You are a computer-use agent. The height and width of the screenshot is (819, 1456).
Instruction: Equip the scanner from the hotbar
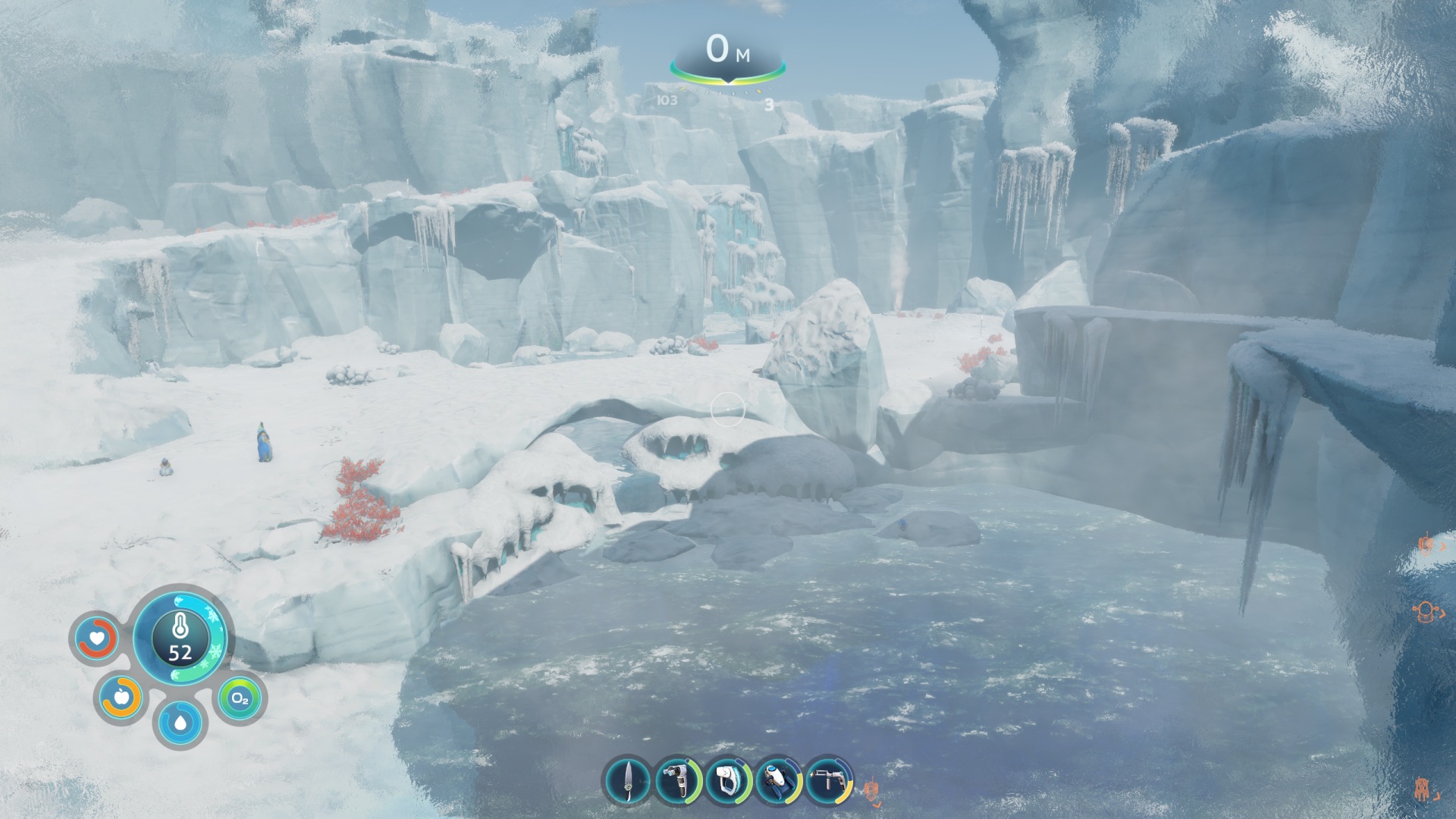[678, 780]
